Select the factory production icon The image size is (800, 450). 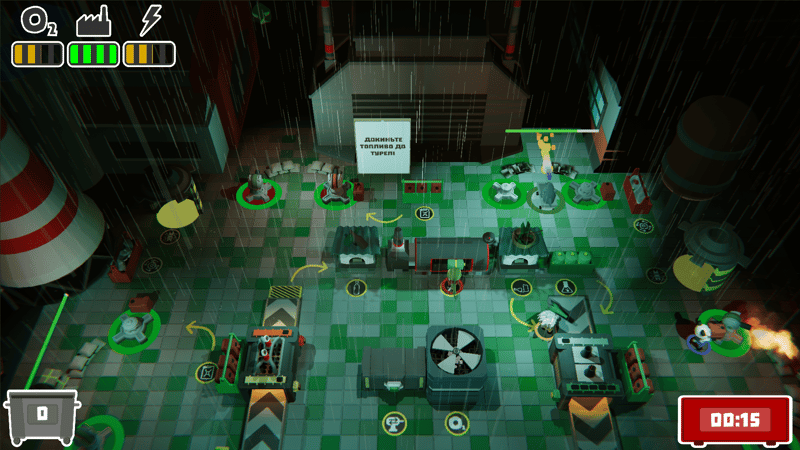[x=93, y=21]
